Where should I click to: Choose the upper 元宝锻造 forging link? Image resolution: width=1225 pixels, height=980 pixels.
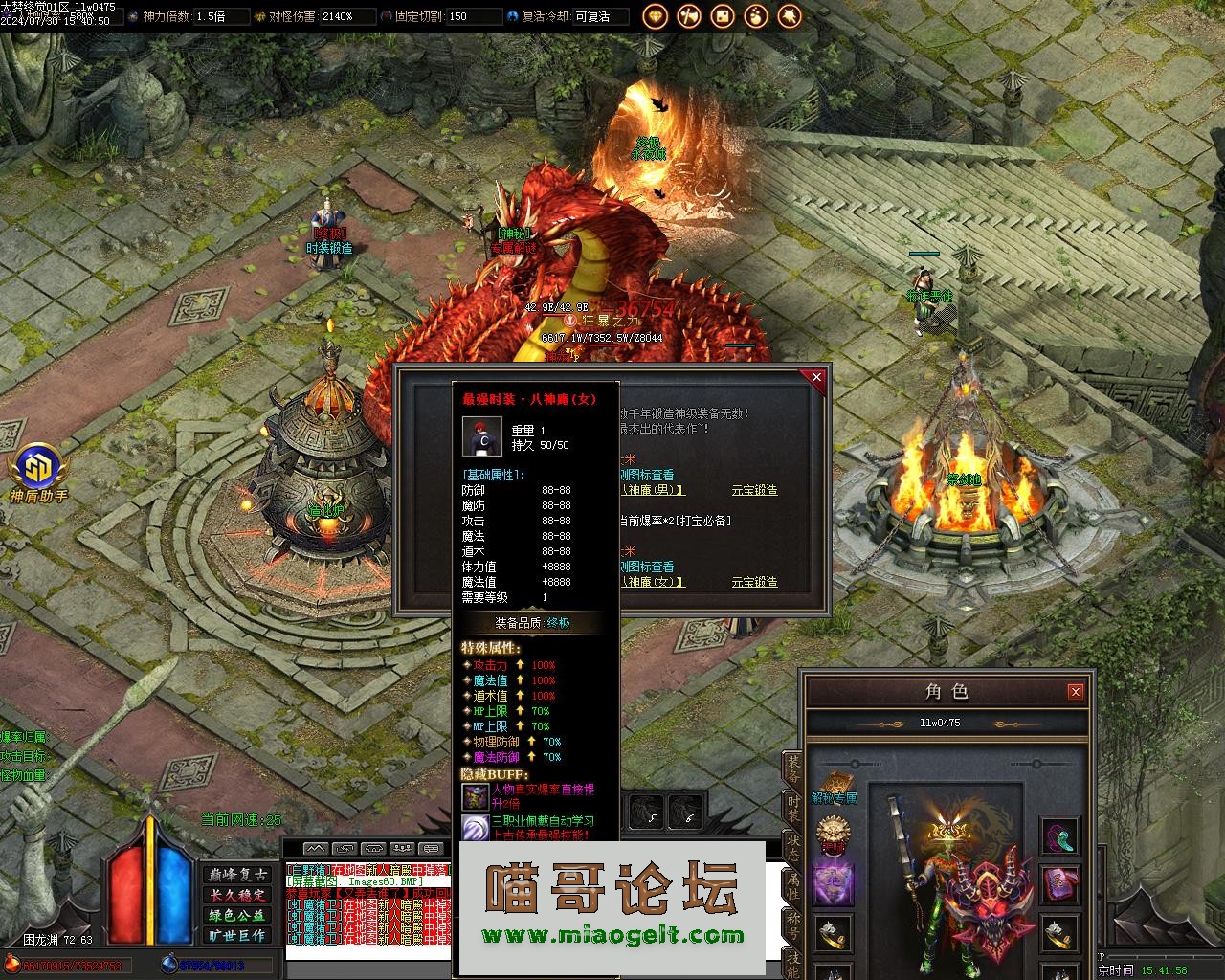[x=754, y=490]
